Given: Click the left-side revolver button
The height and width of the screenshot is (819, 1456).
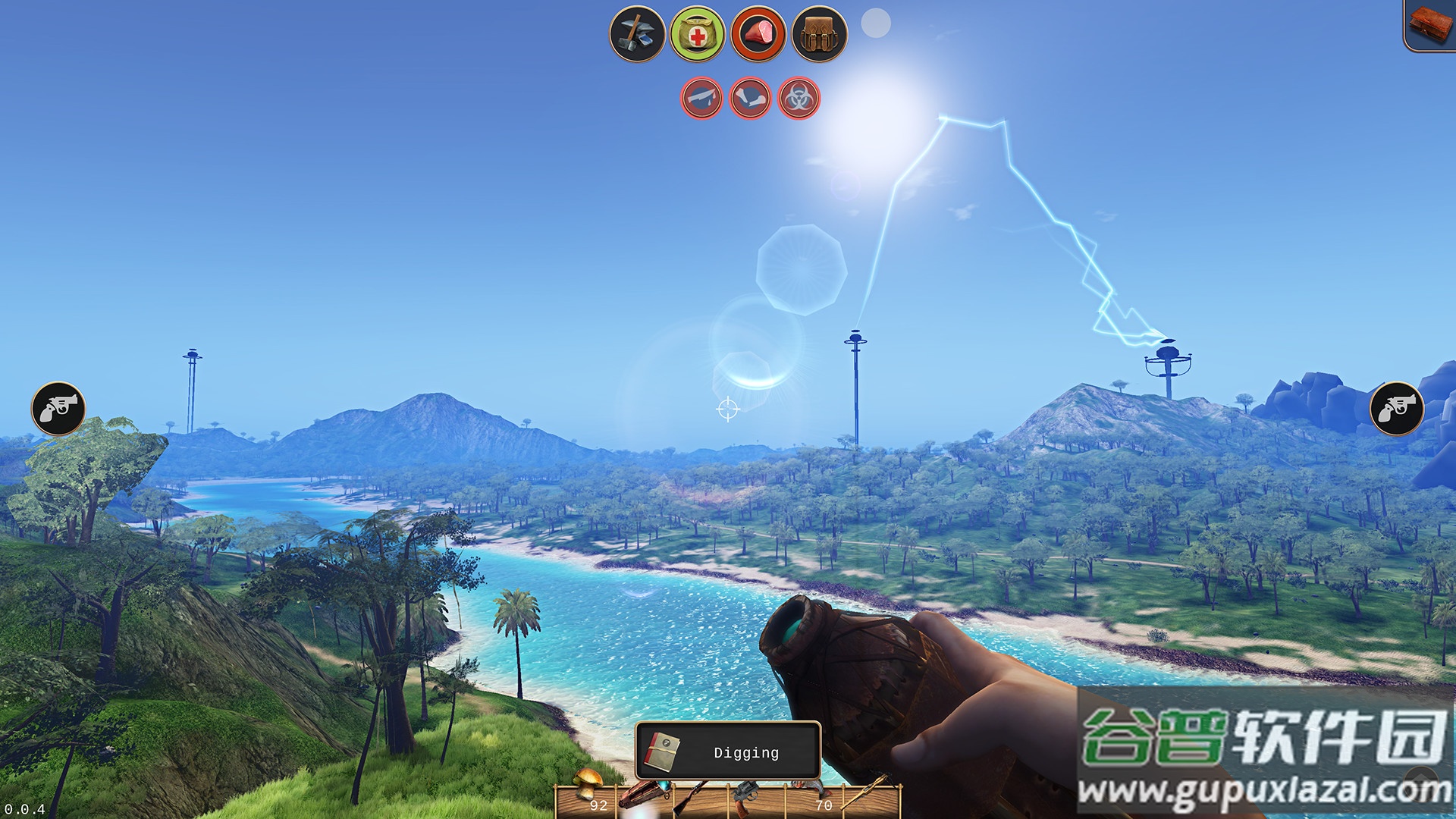Looking at the screenshot, I should tap(58, 408).
